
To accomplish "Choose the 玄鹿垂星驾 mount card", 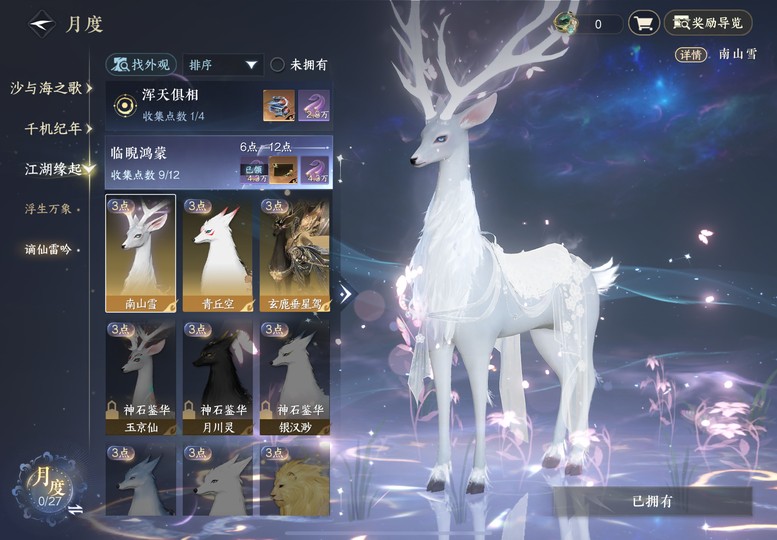I will [295, 254].
